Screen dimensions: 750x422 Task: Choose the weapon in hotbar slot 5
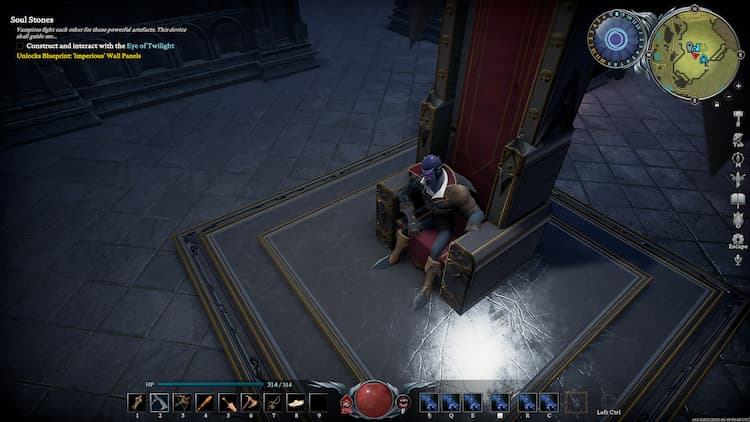coord(227,403)
